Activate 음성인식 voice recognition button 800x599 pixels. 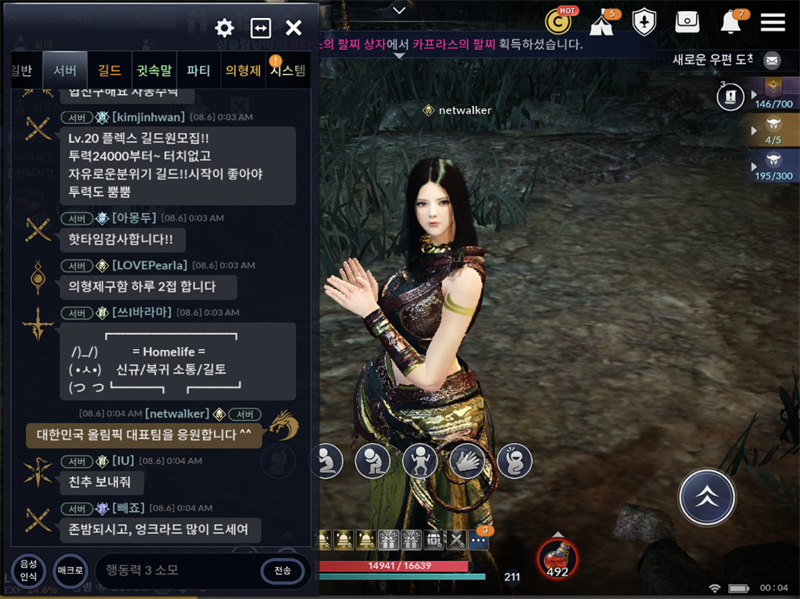pyautogui.click(x=28, y=571)
